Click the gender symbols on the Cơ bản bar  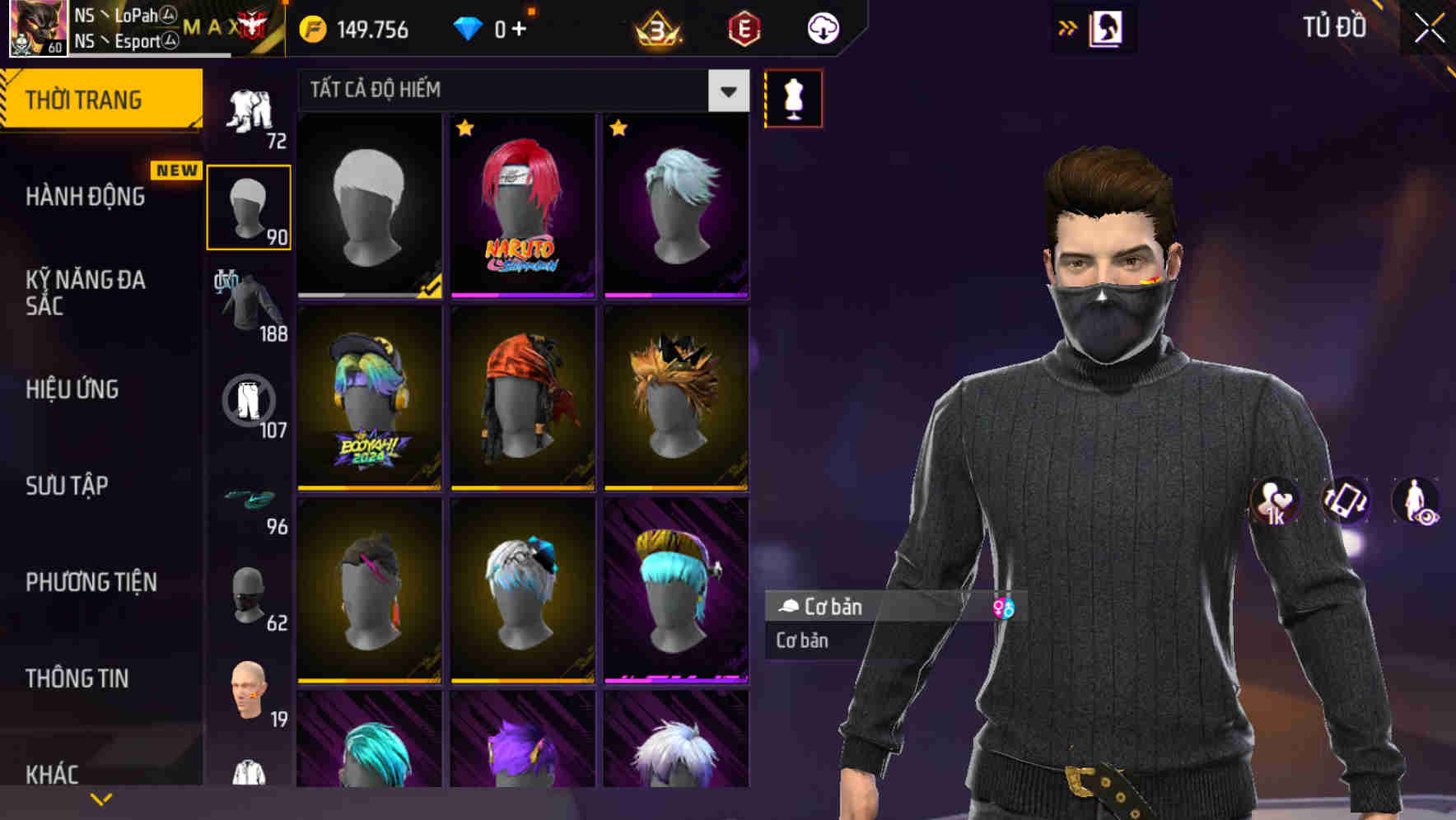[x=1006, y=608]
